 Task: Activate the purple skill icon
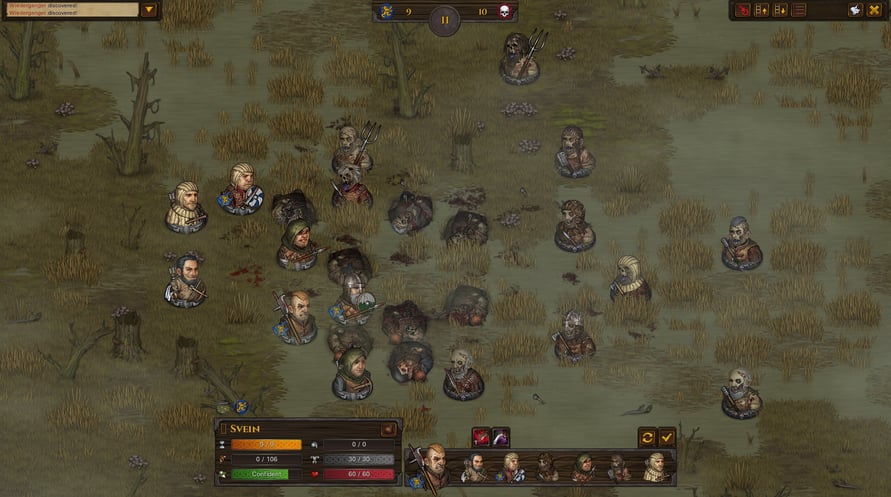[500, 437]
